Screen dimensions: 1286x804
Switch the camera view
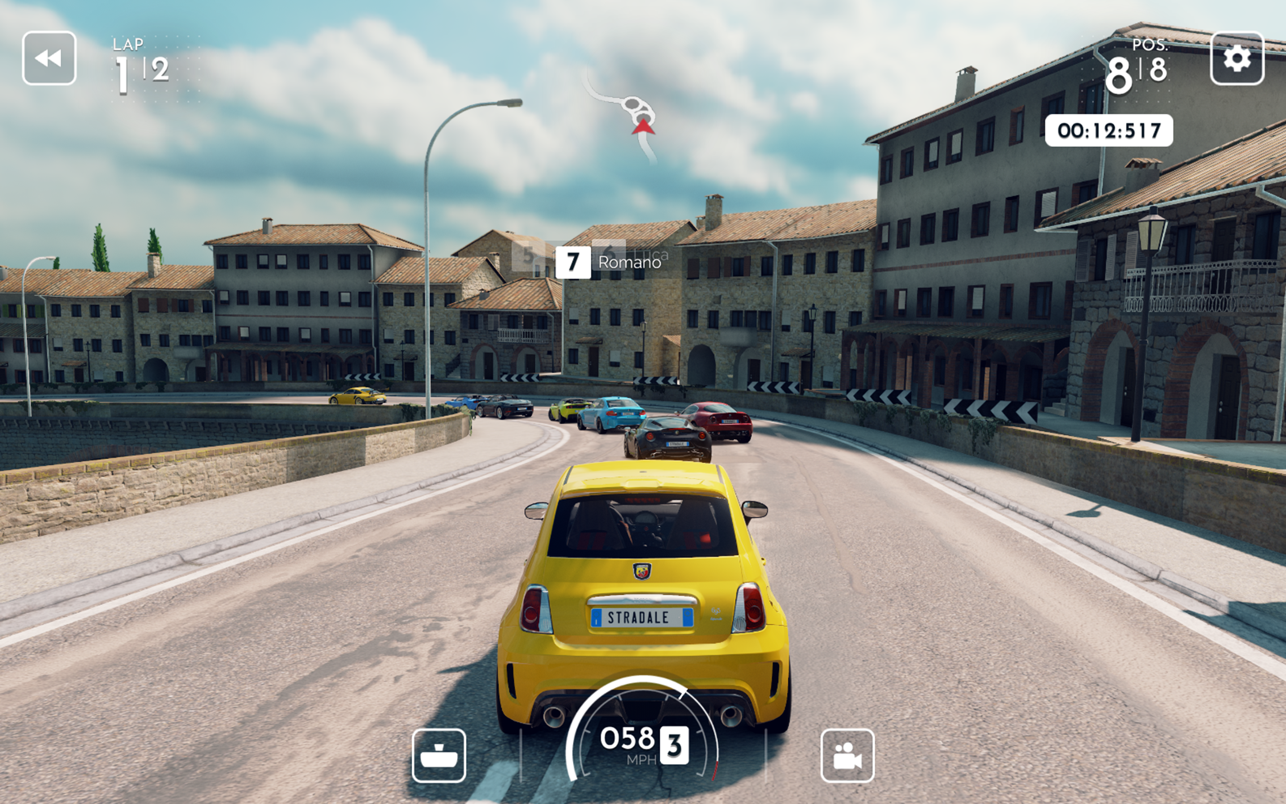point(847,755)
